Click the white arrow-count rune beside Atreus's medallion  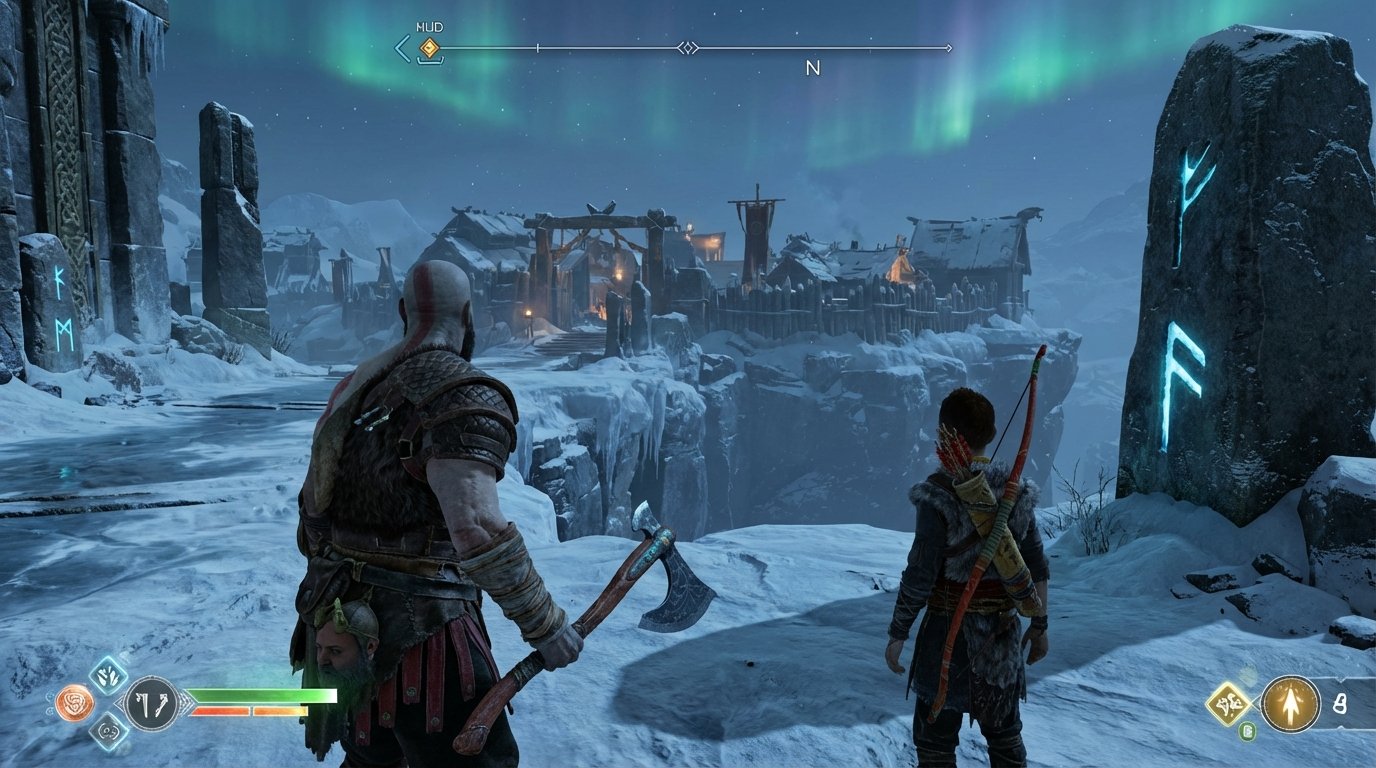click(x=1341, y=702)
